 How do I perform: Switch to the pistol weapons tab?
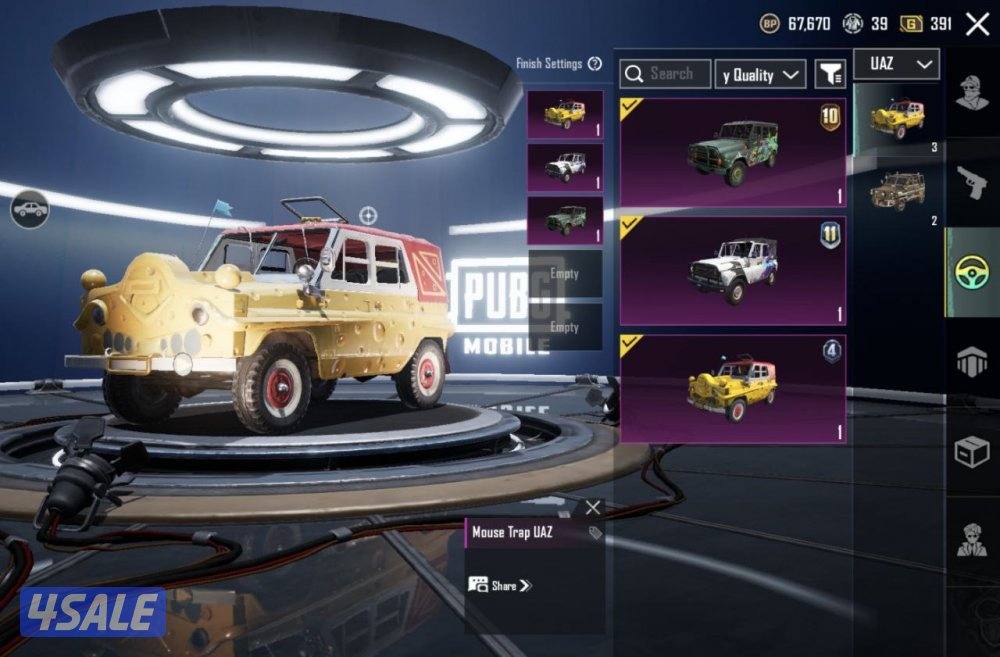pos(972,182)
